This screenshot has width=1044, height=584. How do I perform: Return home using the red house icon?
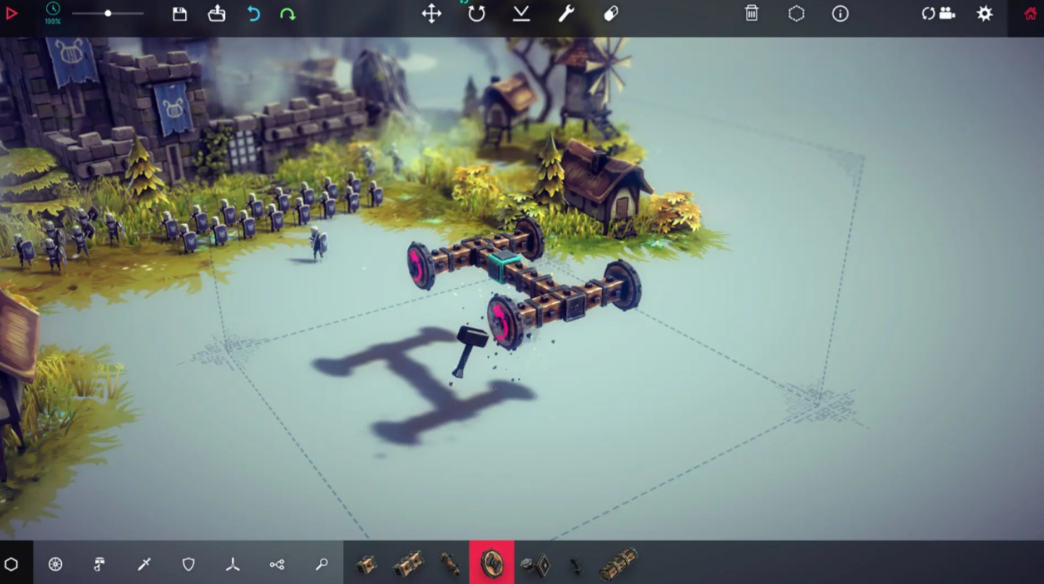[1031, 14]
